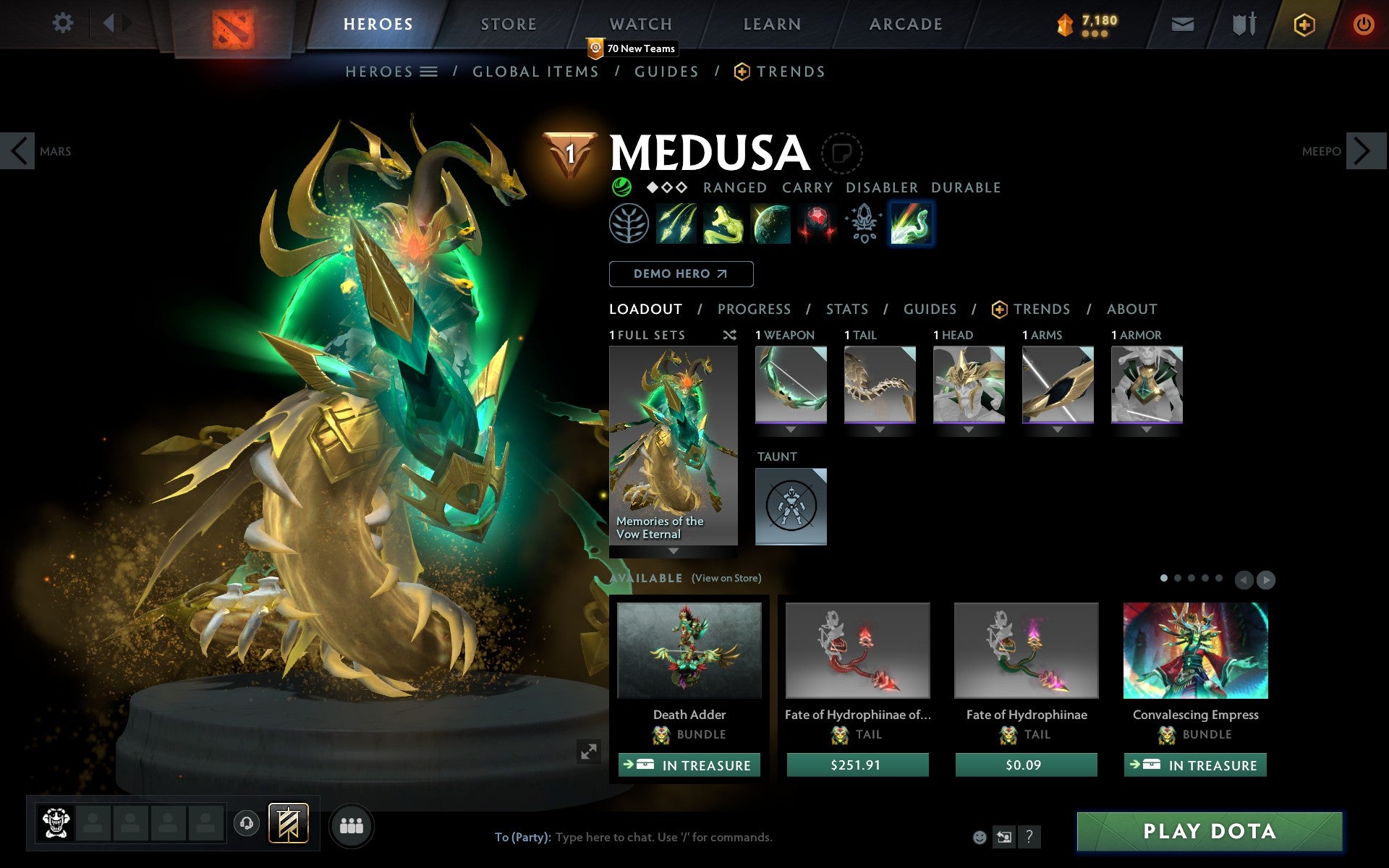Open the Armory shield-and-sword icon
The width and height of the screenshot is (1389, 868).
(1242, 23)
